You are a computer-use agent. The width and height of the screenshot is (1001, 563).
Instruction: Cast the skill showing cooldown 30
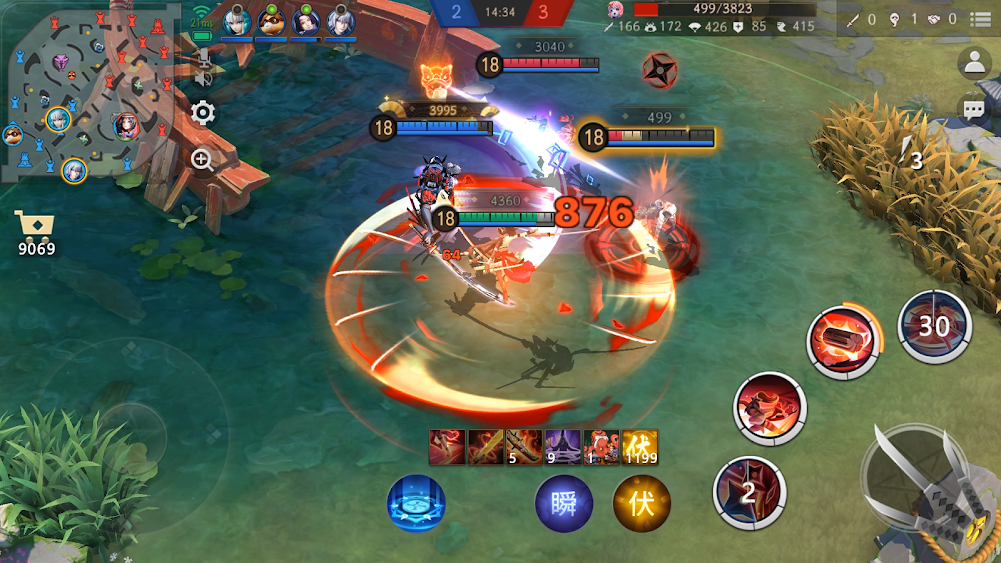(934, 326)
